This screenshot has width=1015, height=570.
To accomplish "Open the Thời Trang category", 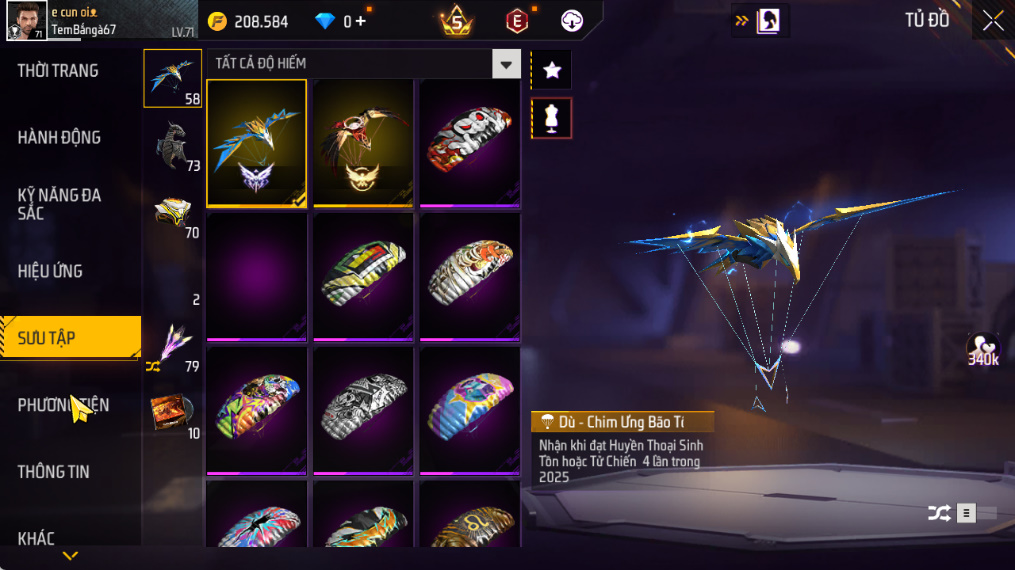I will 58,71.
